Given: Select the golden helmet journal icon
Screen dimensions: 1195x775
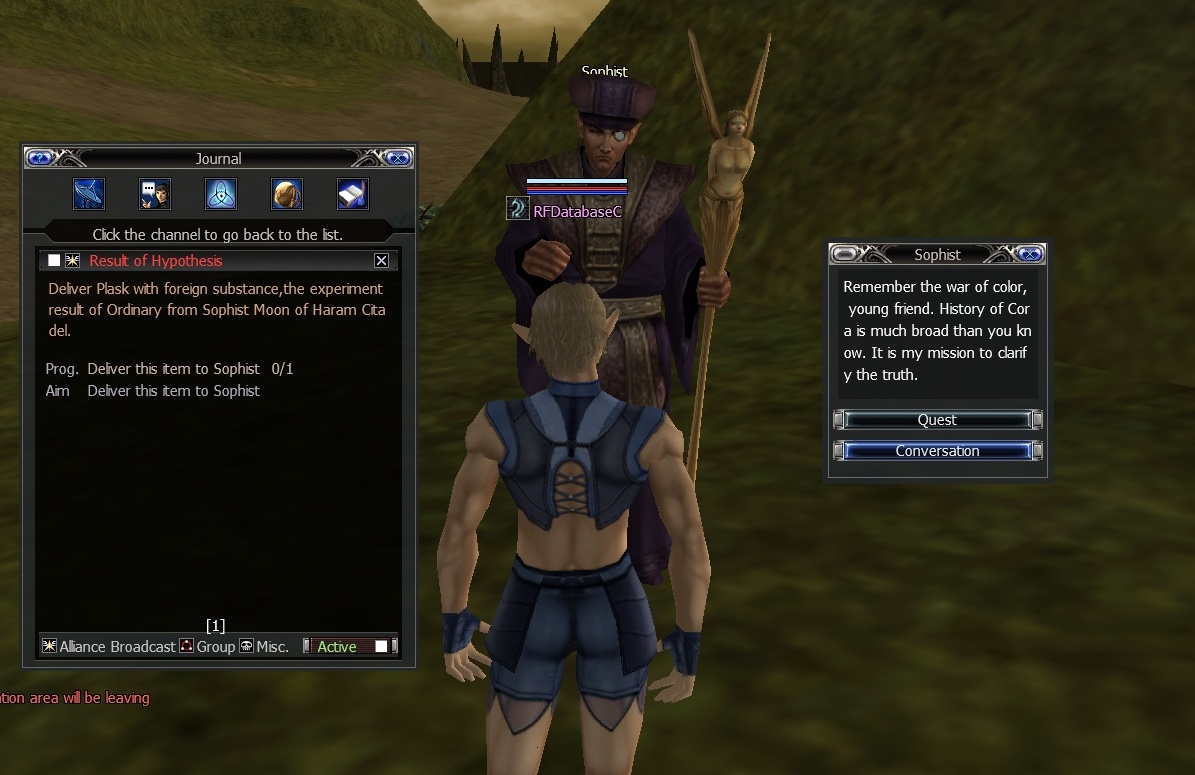Looking at the screenshot, I should point(287,194).
